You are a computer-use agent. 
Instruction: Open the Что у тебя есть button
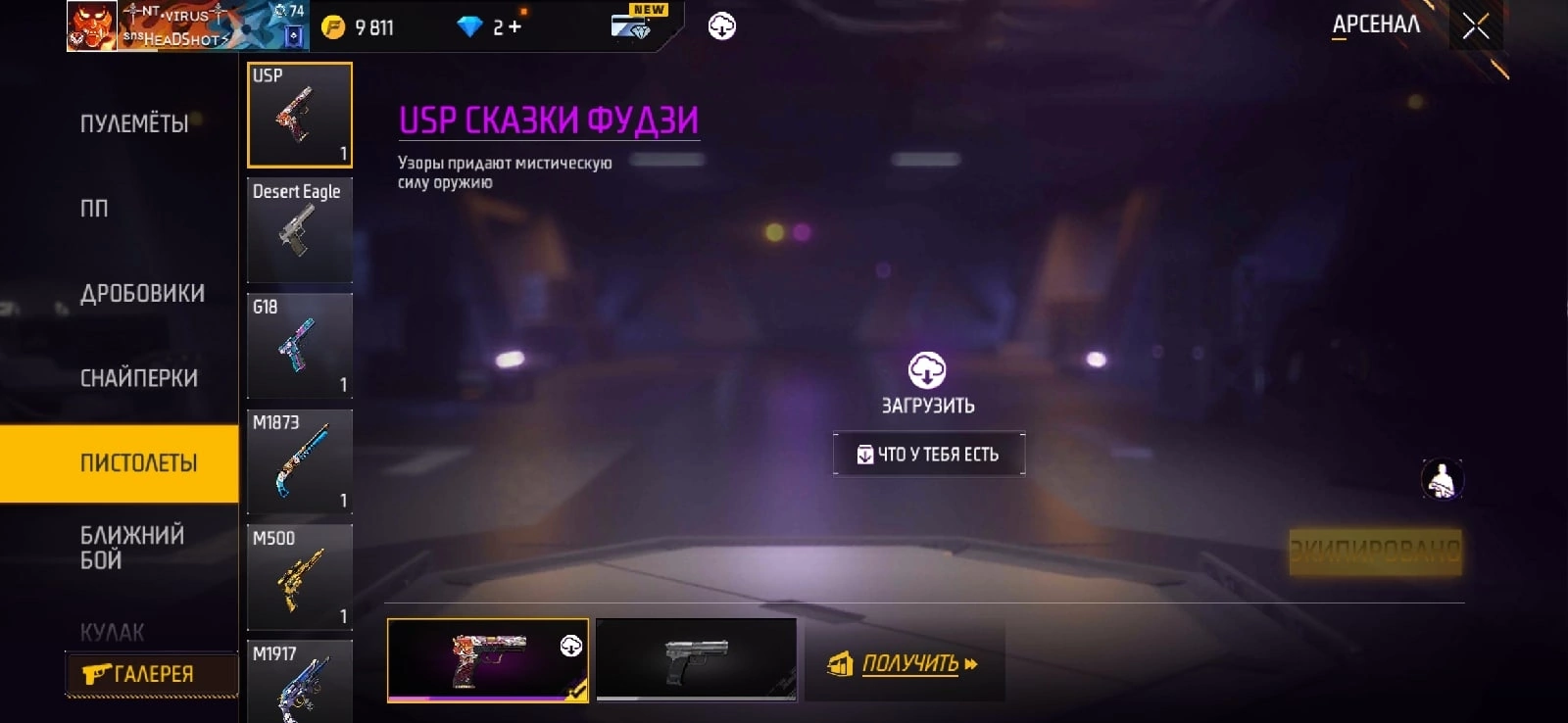tap(928, 455)
